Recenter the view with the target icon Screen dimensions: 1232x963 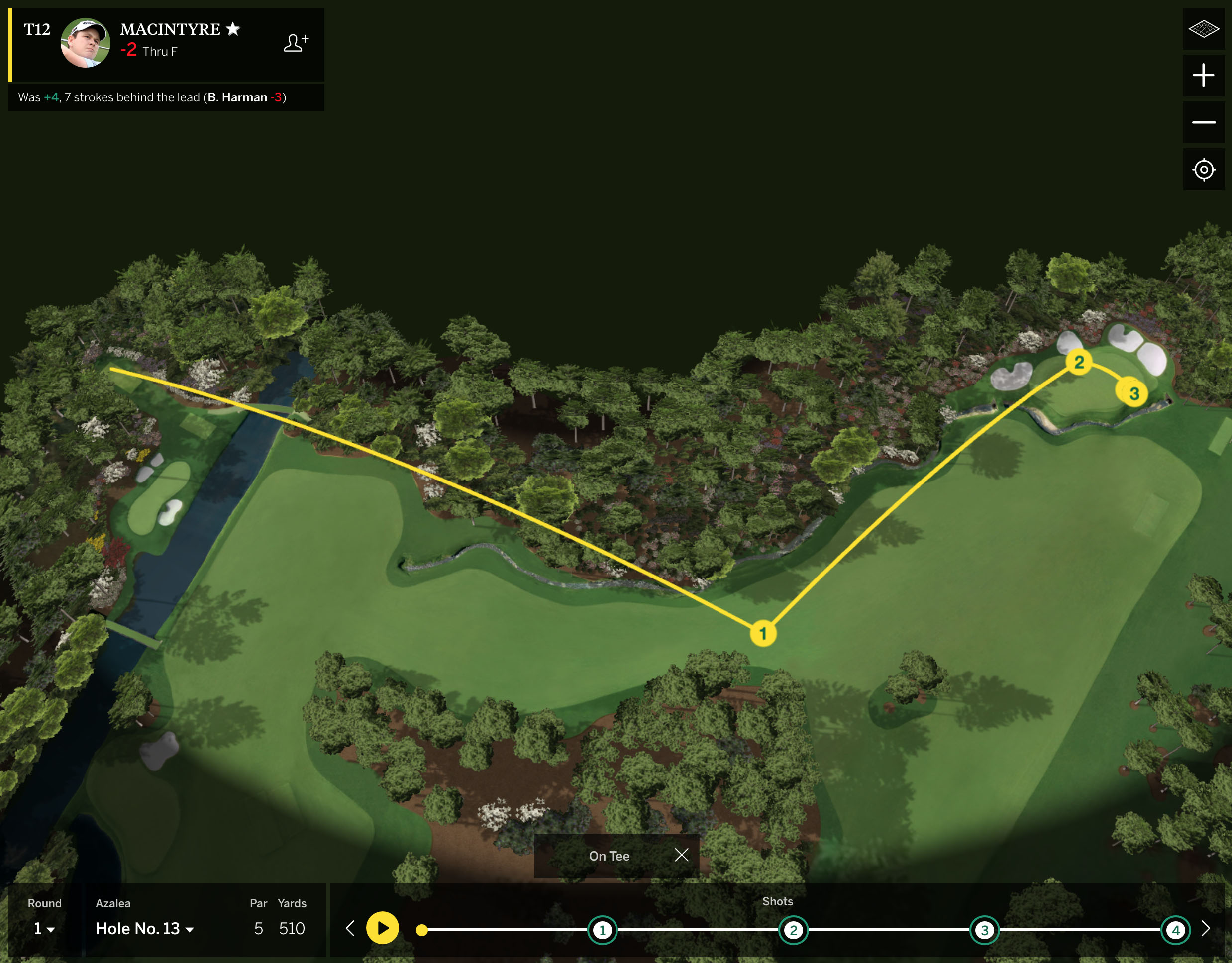pyautogui.click(x=1203, y=169)
